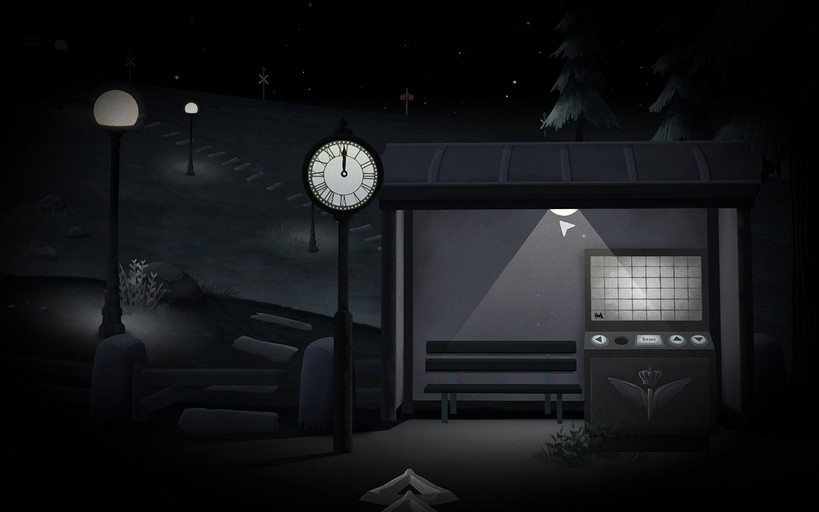Click the machine's up arrow button
This screenshot has width=819, height=512.
[677, 340]
